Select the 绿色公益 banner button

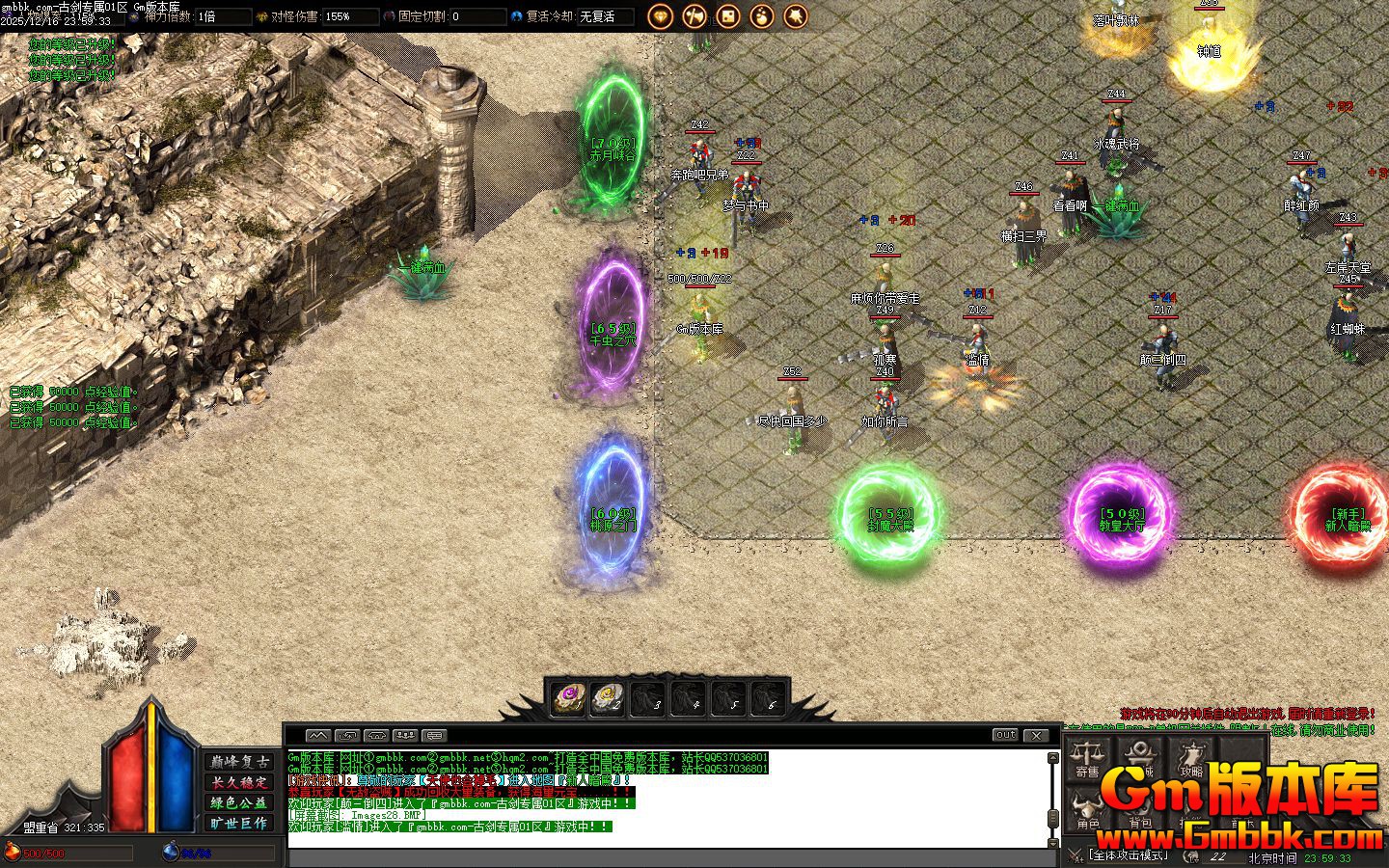point(240,803)
